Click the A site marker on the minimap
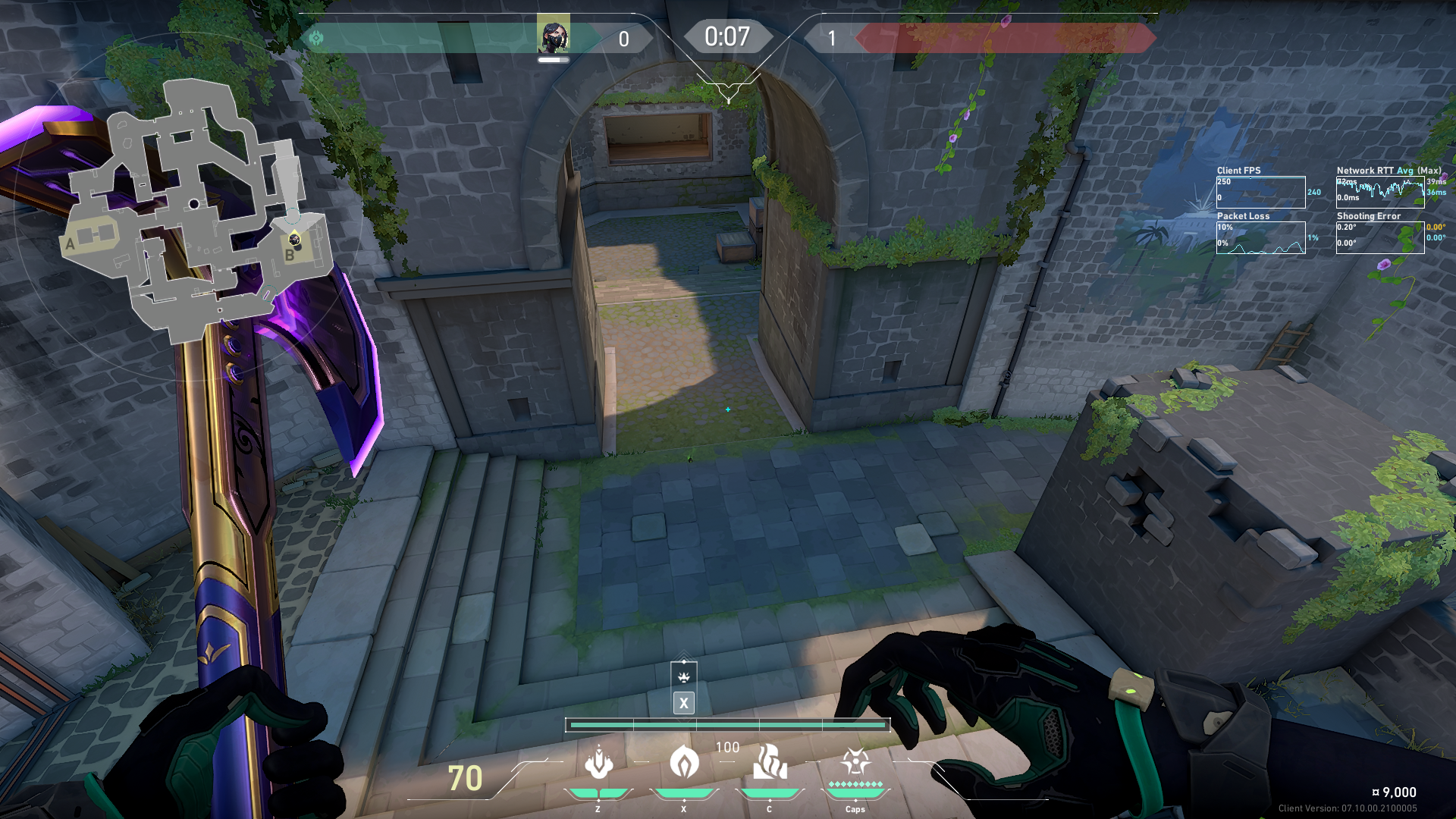The image size is (1456, 819). (71, 244)
